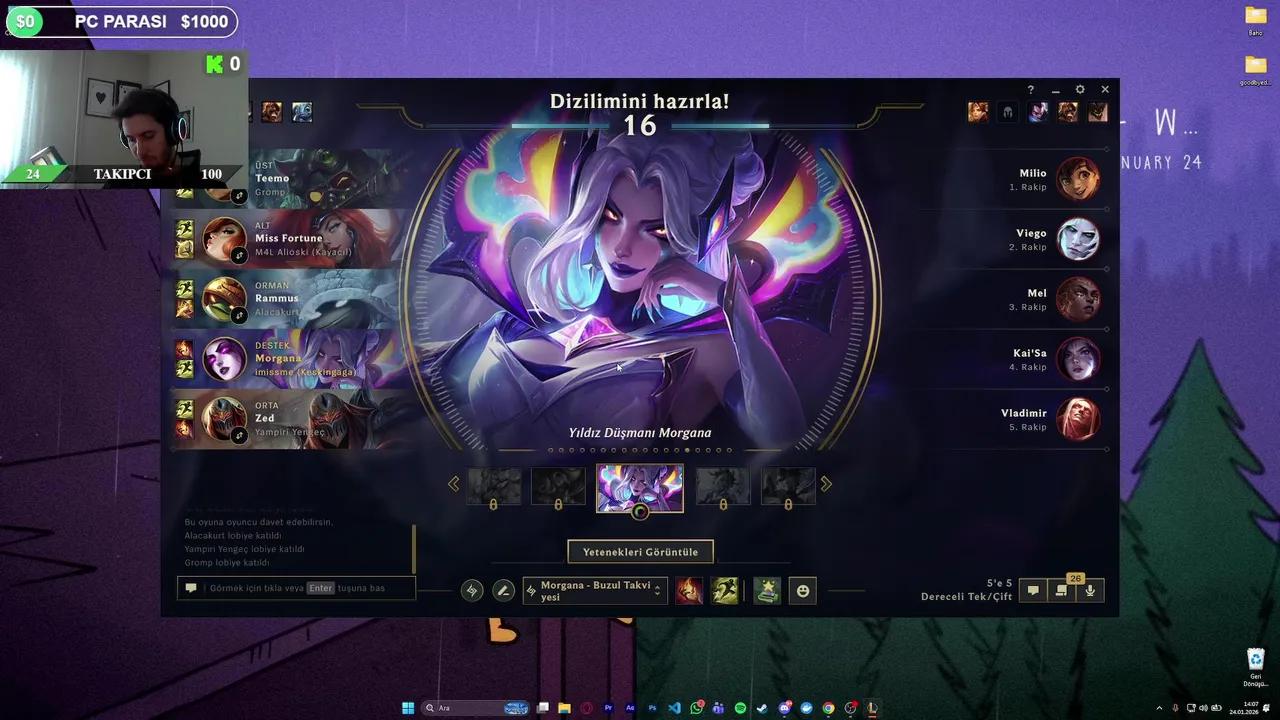Click the help question mark icon
This screenshot has width=1280, height=720.
tap(1031, 89)
